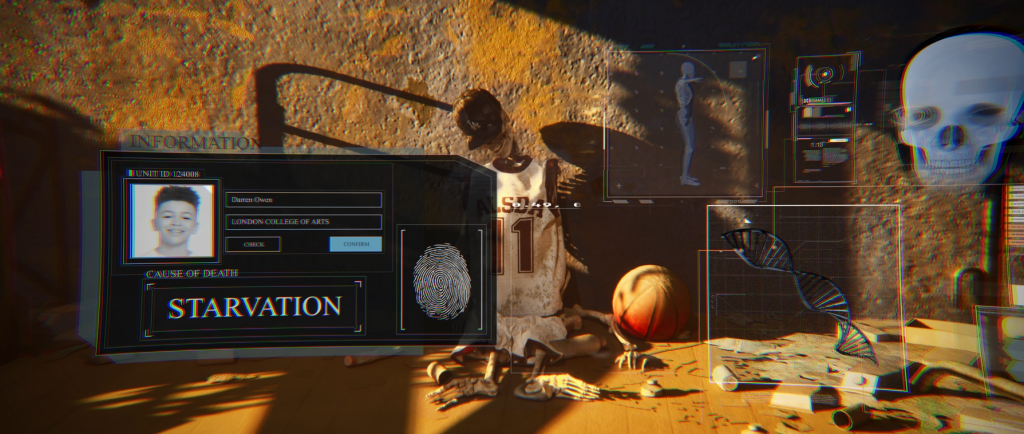The height and width of the screenshot is (434, 1024).
Task: Select the Darren Owen name field
Action: (x=303, y=200)
